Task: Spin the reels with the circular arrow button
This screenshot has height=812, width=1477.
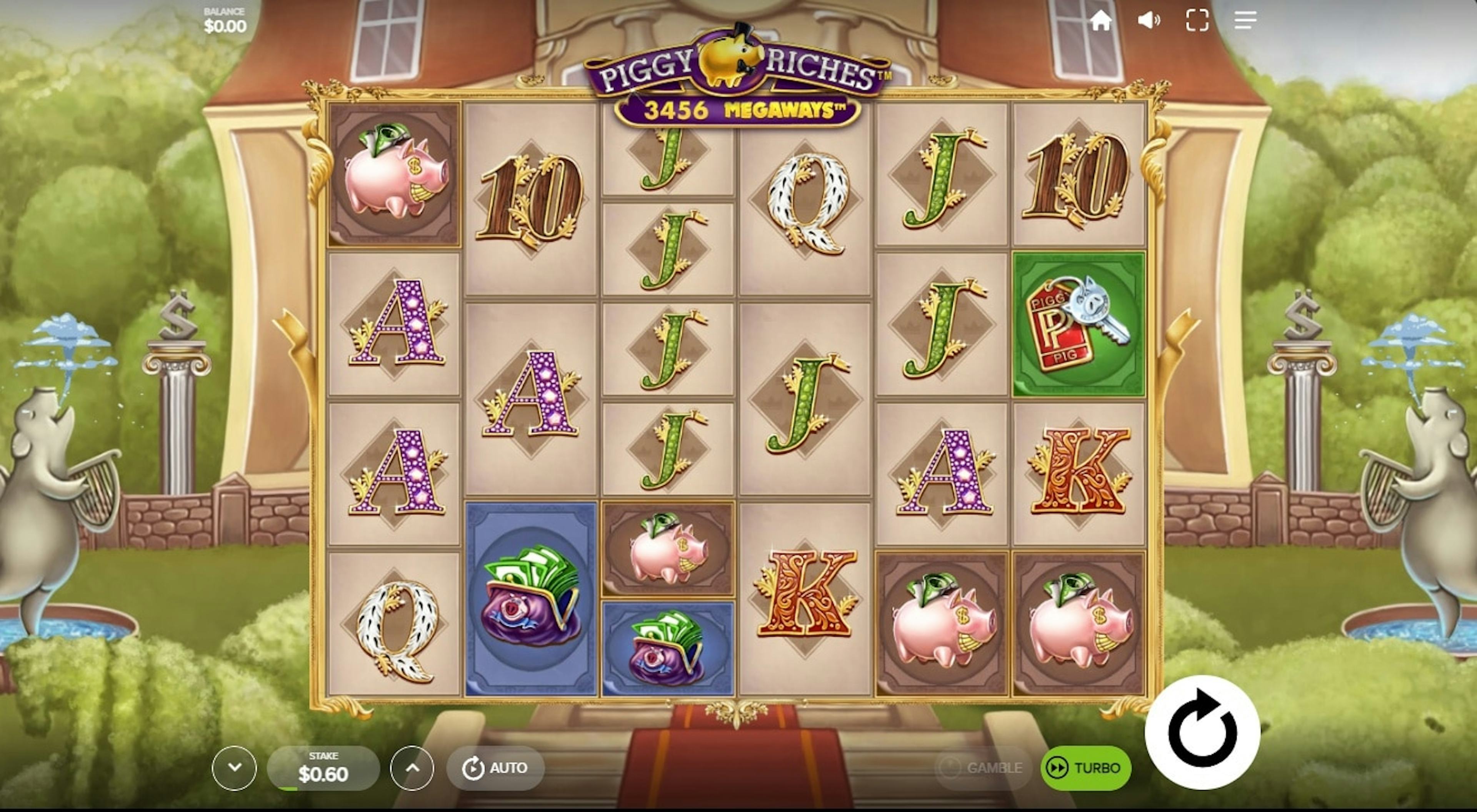Action: tap(1202, 732)
